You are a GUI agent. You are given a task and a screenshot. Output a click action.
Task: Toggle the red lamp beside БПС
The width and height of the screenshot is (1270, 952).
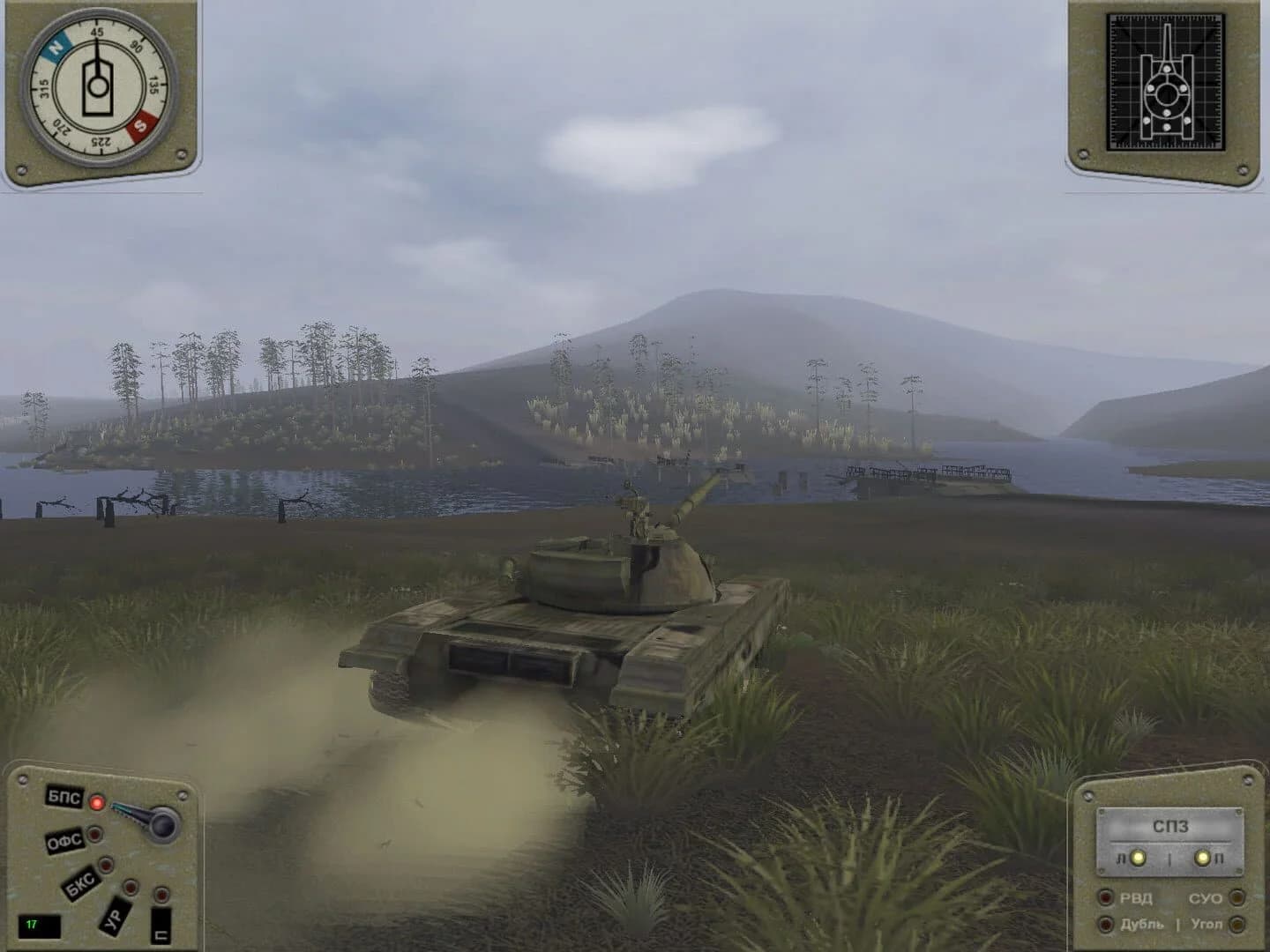[97, 802]
